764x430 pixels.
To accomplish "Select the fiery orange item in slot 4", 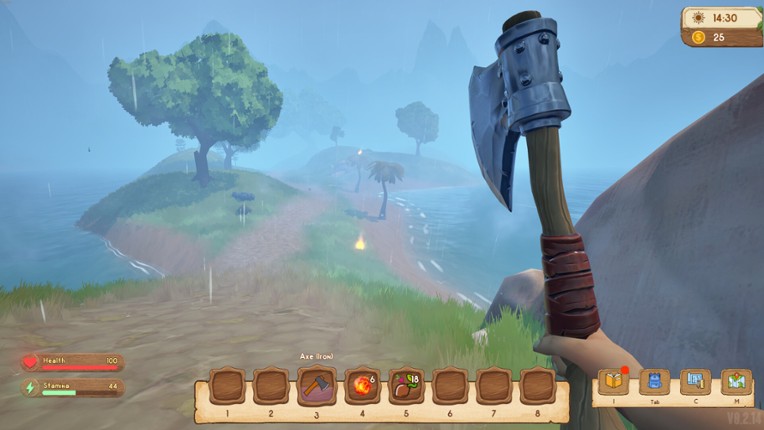I will [361, 385].
